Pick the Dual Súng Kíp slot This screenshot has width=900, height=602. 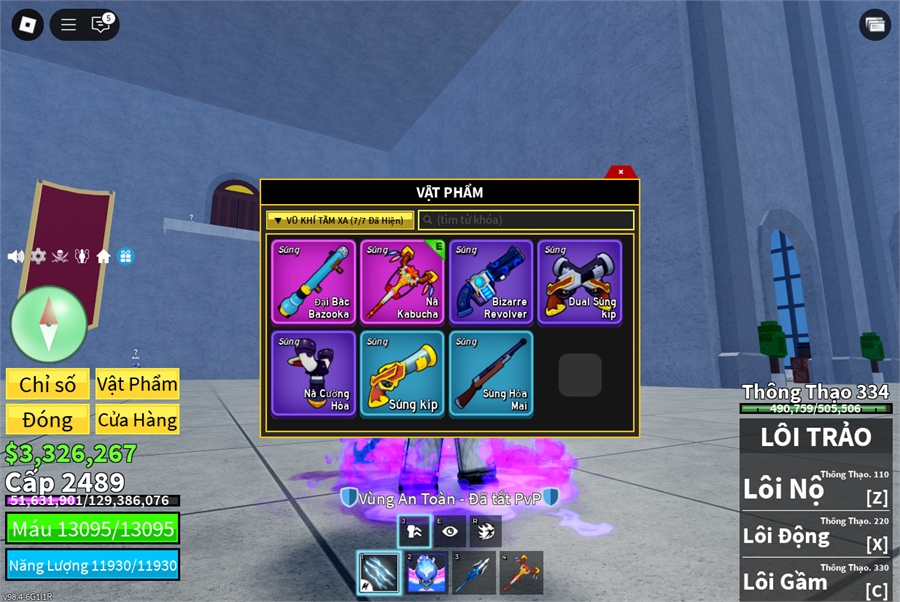[580, 282]
